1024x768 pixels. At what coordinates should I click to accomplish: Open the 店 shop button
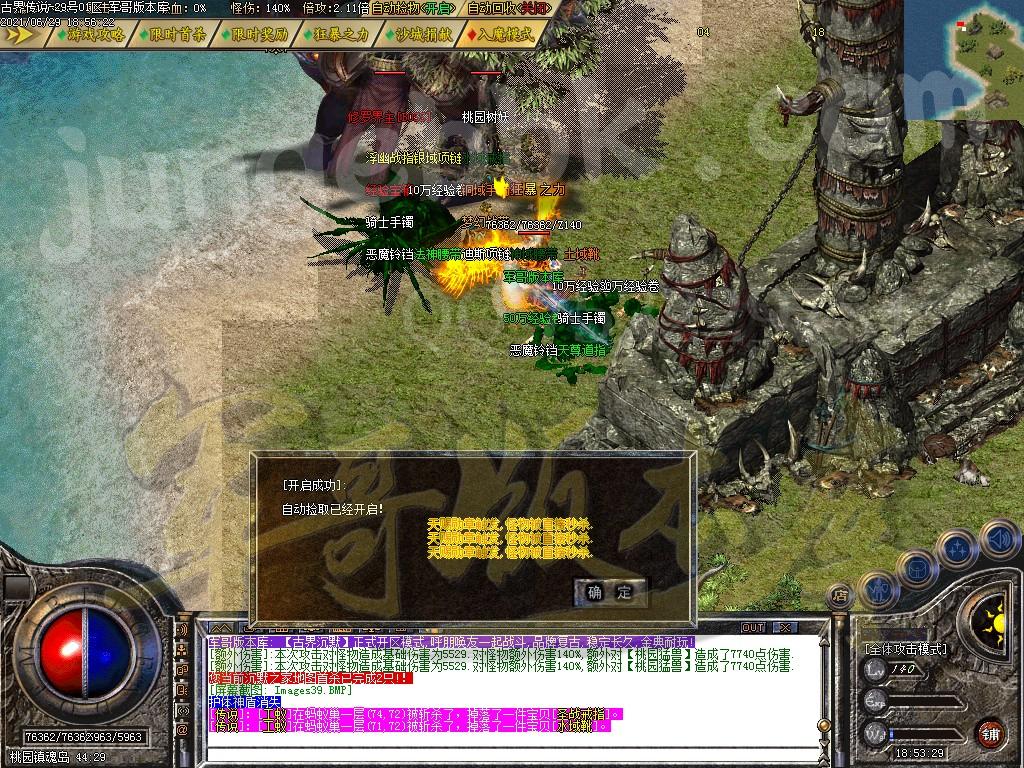pyautogui.click(x=841, y=596)
